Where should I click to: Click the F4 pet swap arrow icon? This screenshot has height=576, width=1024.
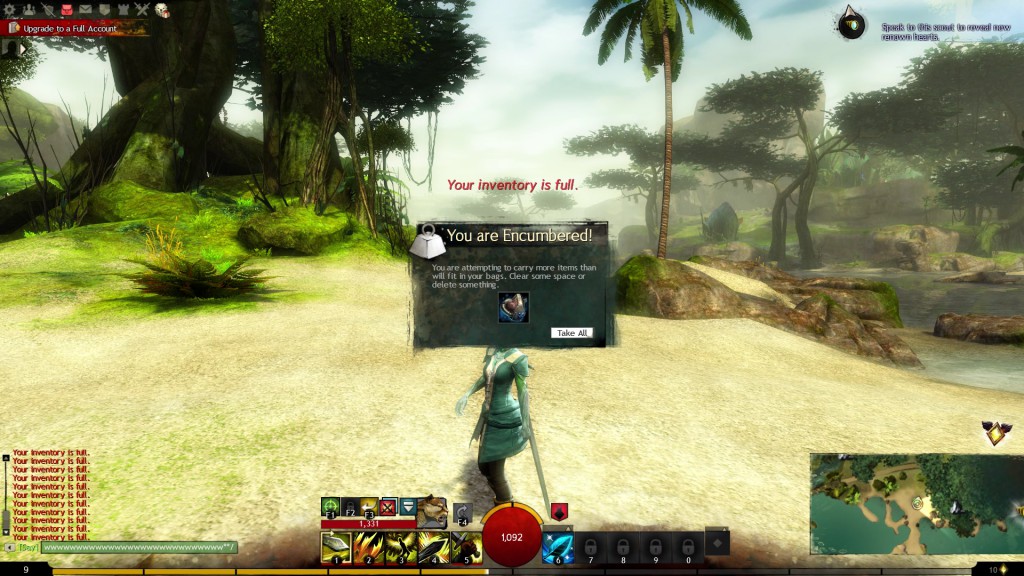click(x=462, y=513)
